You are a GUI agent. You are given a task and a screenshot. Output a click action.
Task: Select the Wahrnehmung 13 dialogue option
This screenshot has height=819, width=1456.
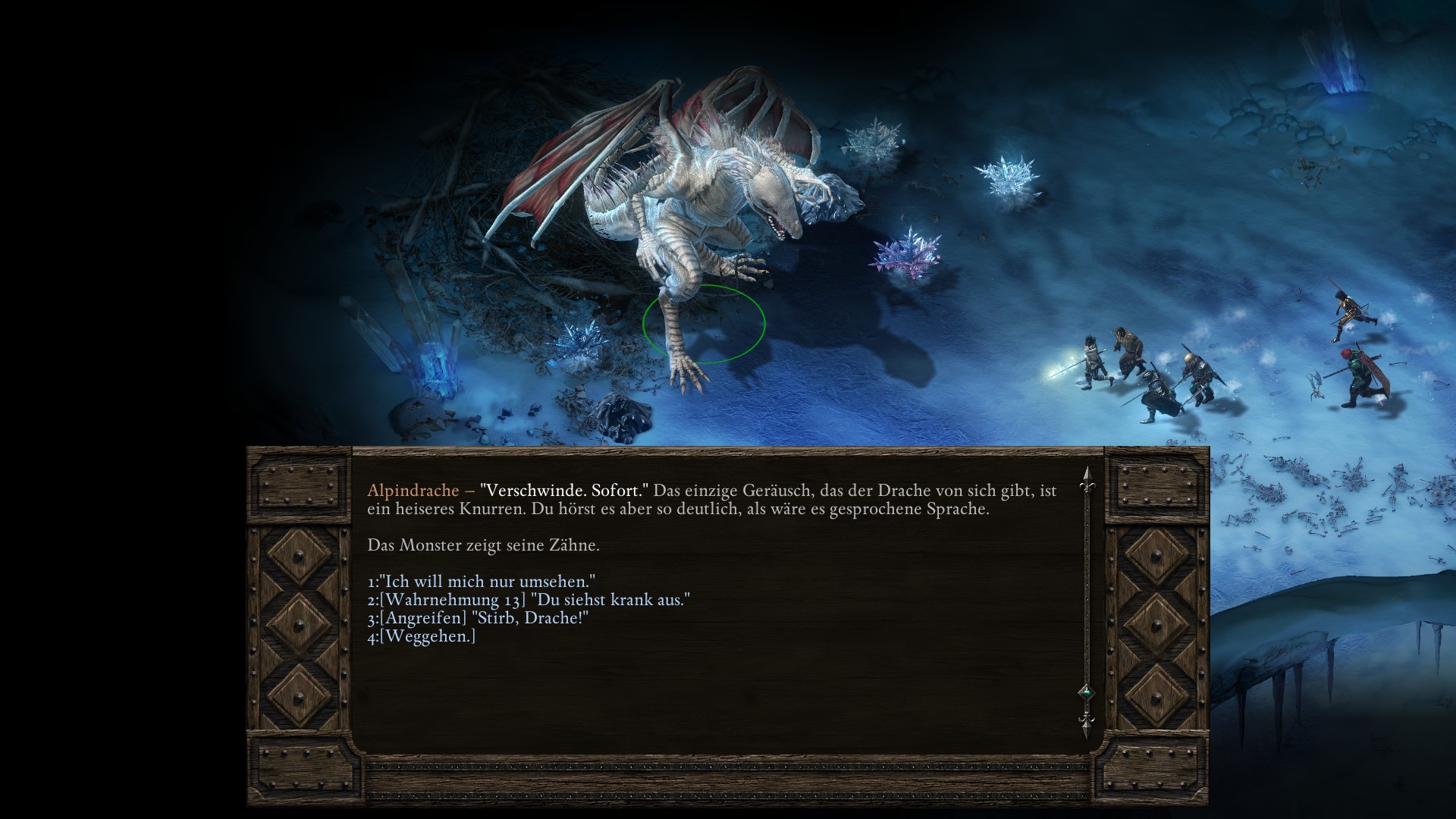click(529, 600)
